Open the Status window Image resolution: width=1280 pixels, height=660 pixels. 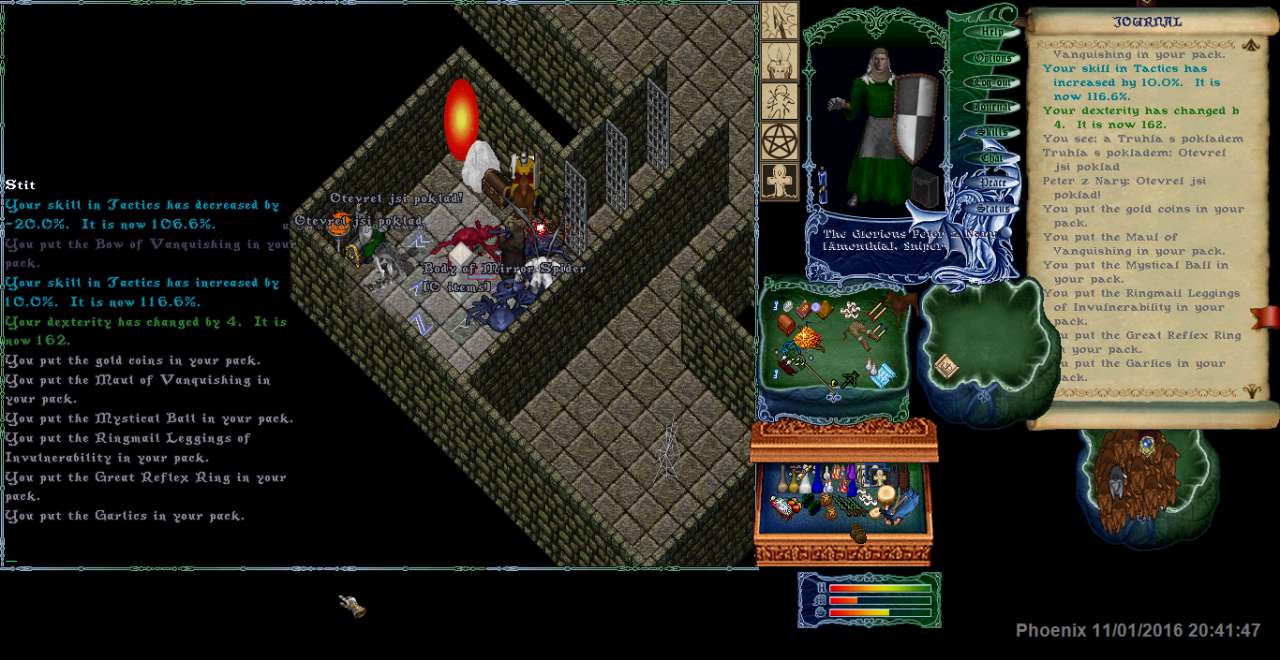[993, 209]
